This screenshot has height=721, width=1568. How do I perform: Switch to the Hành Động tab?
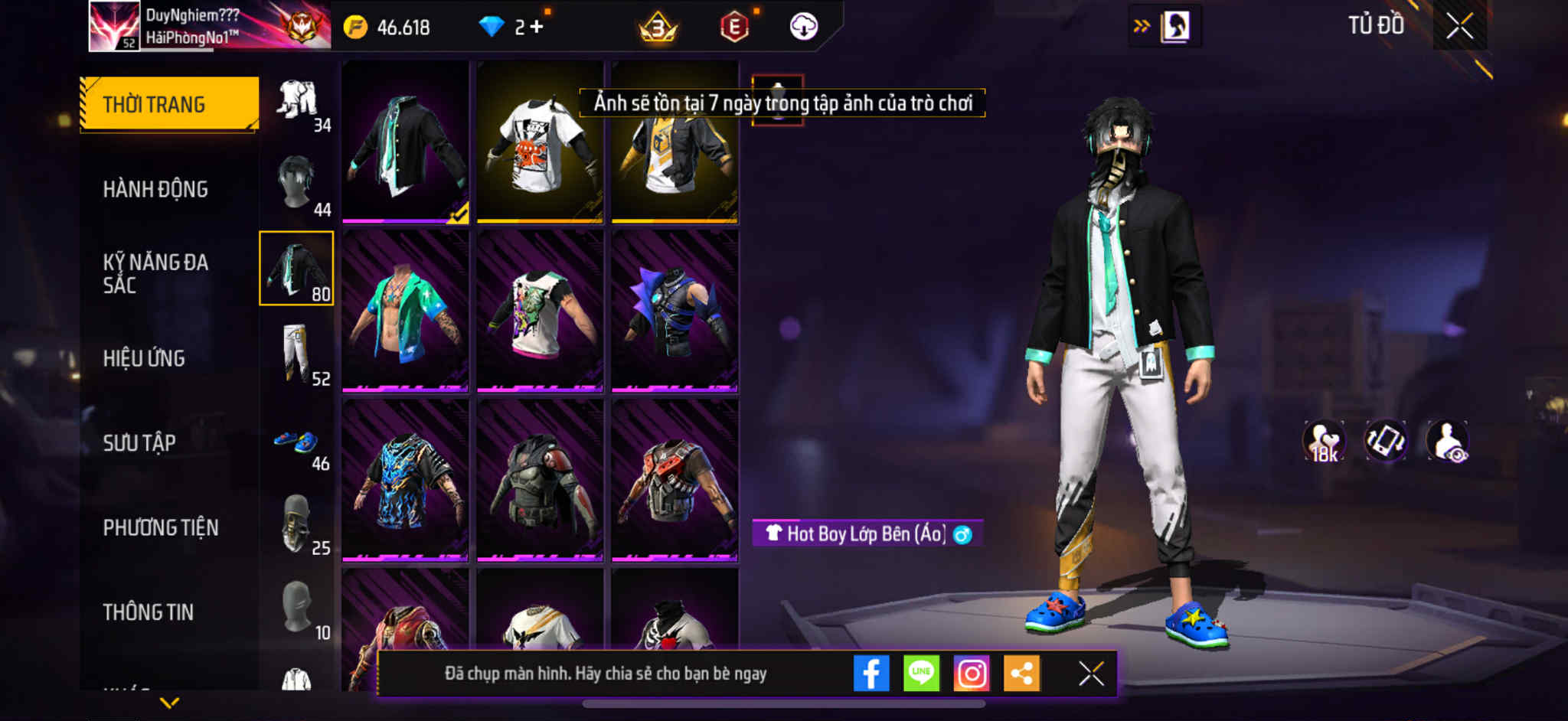(155, 189)
